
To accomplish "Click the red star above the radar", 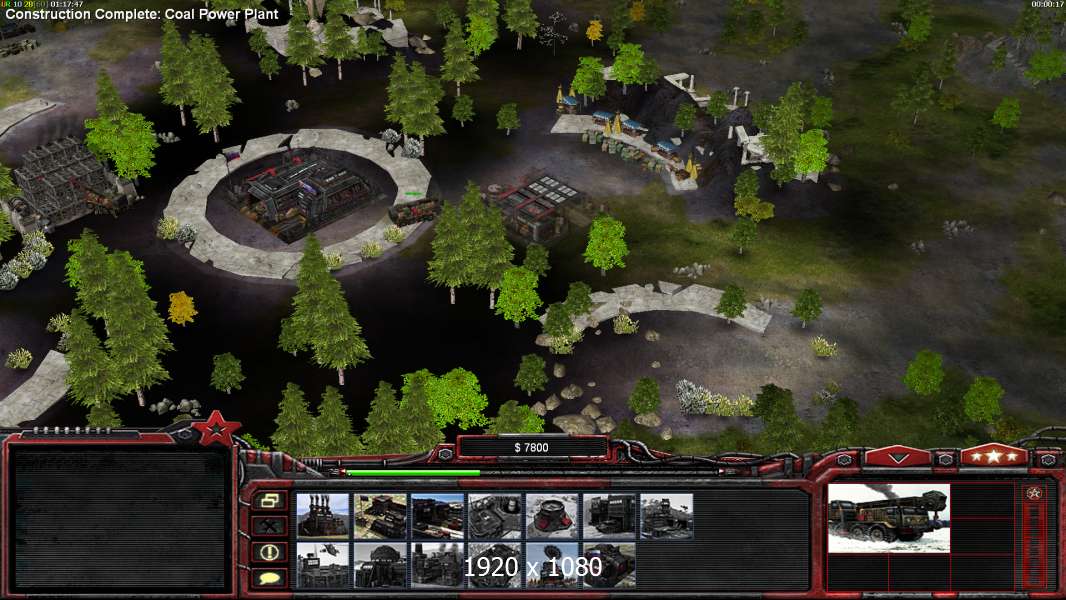I will 216,430.
